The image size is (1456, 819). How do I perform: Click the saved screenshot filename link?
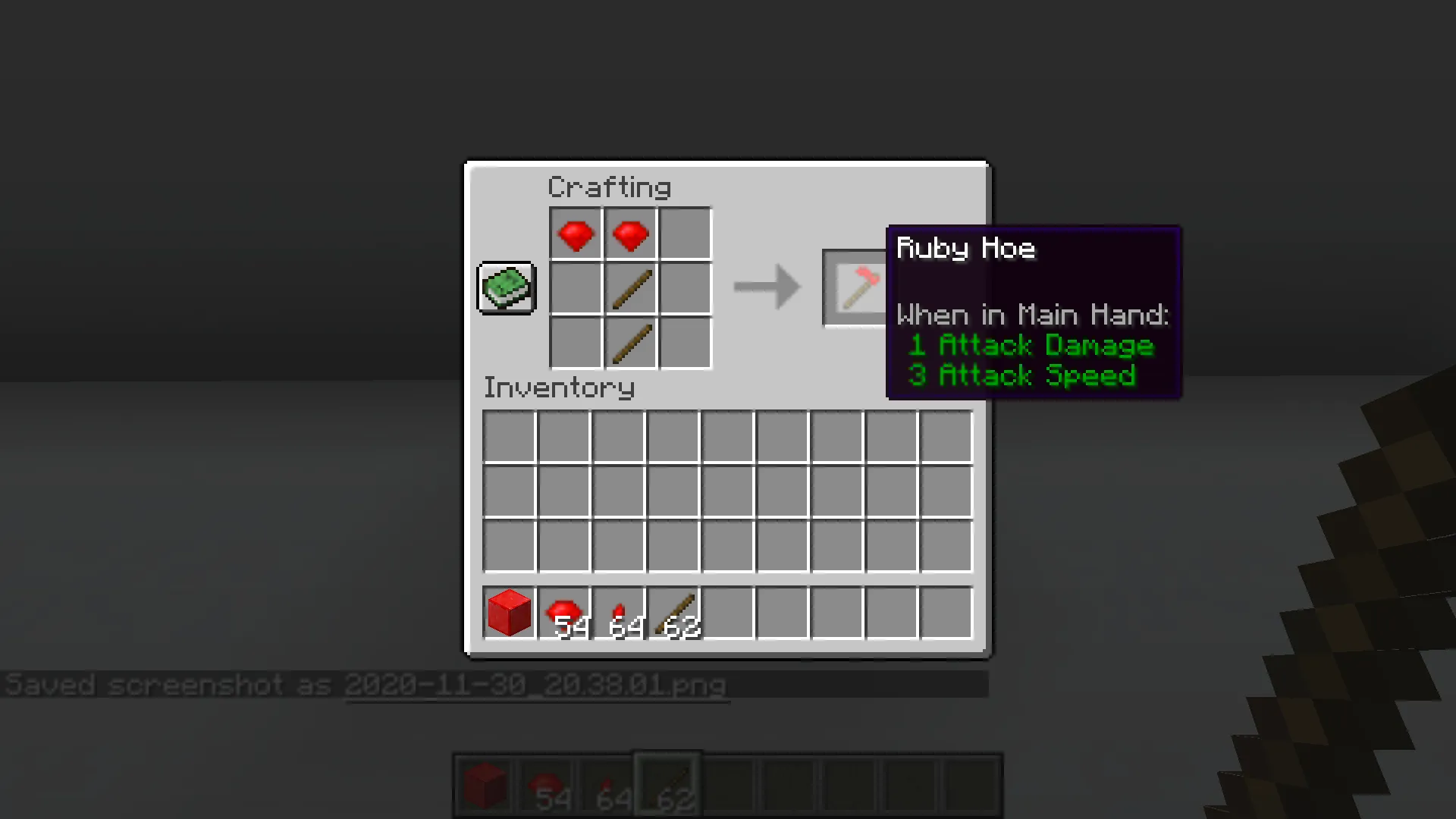[537, 685]
